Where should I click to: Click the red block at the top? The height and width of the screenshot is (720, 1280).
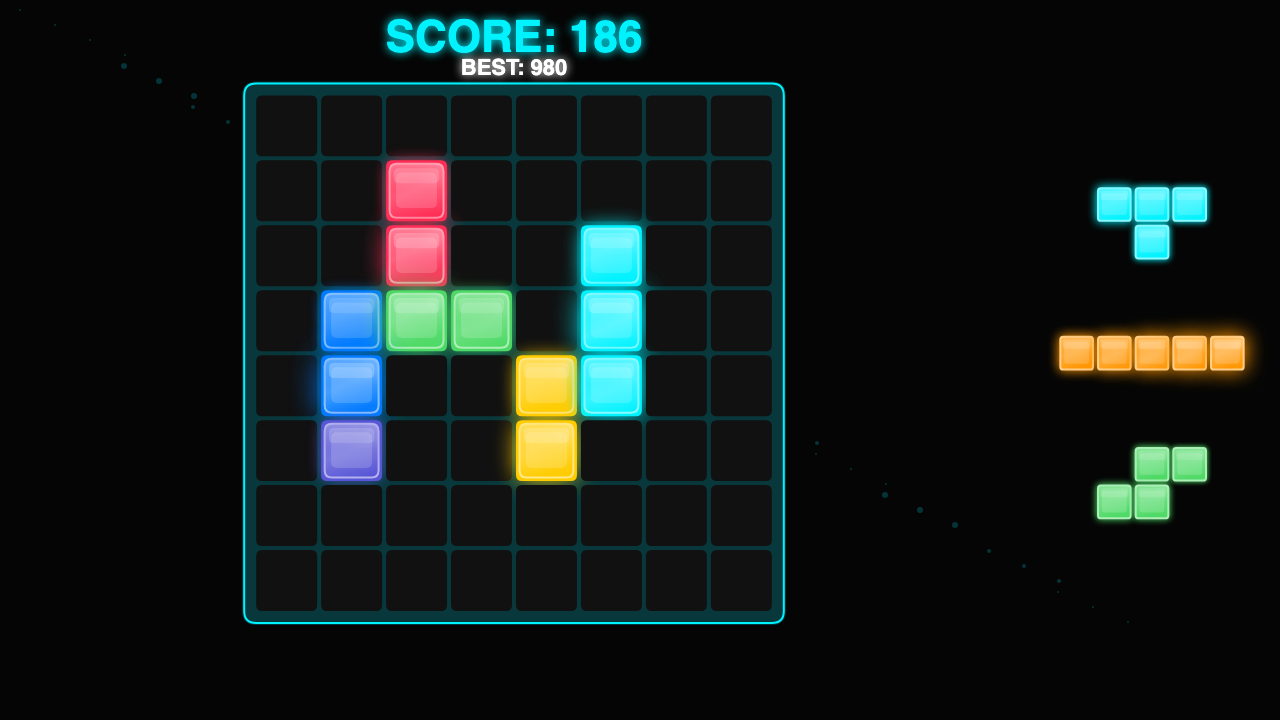416,190
